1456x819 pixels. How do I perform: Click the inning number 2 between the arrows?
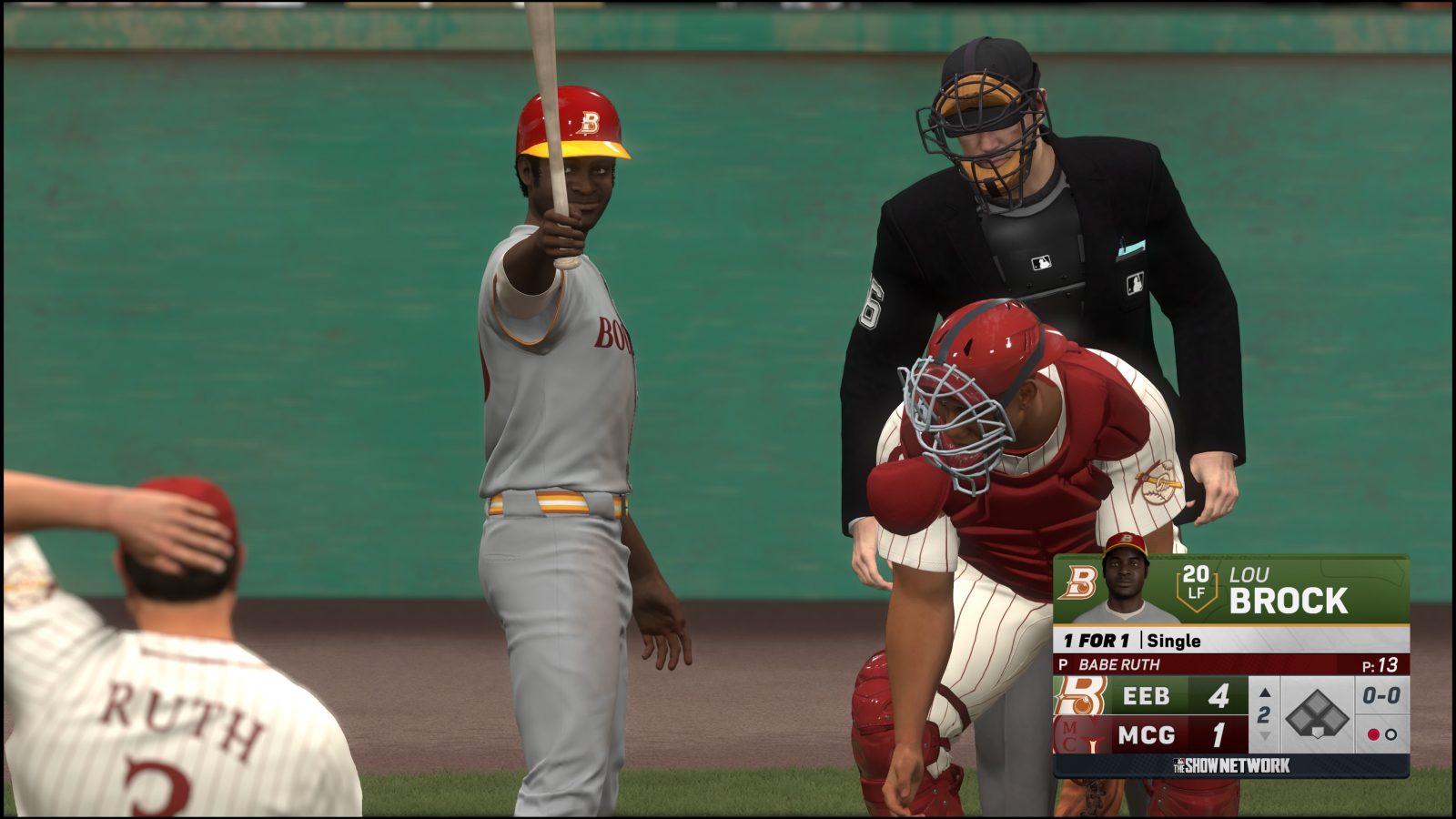tap(1266, 713)
